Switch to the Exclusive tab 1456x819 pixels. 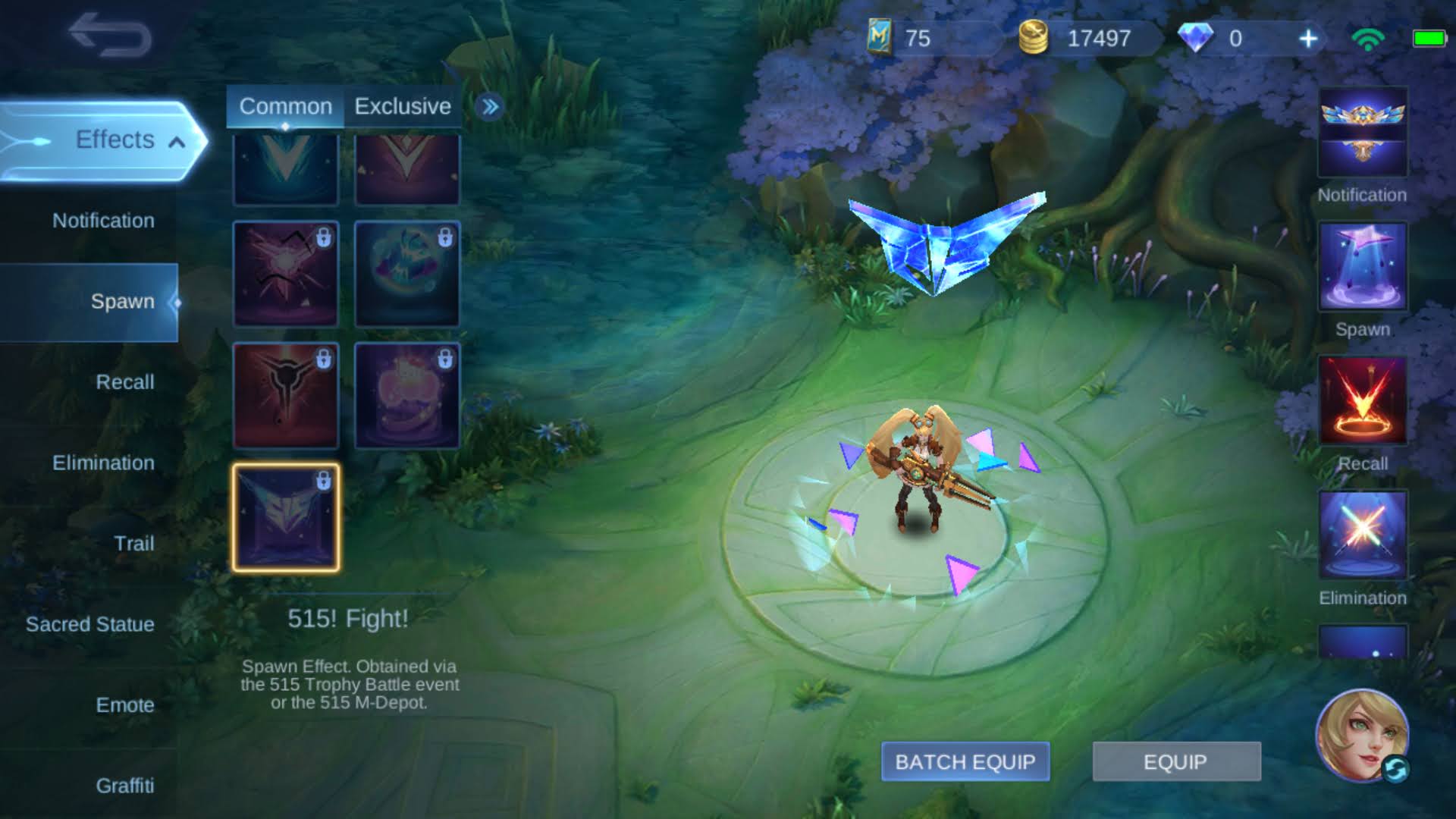pyautogui.click(x=402, y=106)
